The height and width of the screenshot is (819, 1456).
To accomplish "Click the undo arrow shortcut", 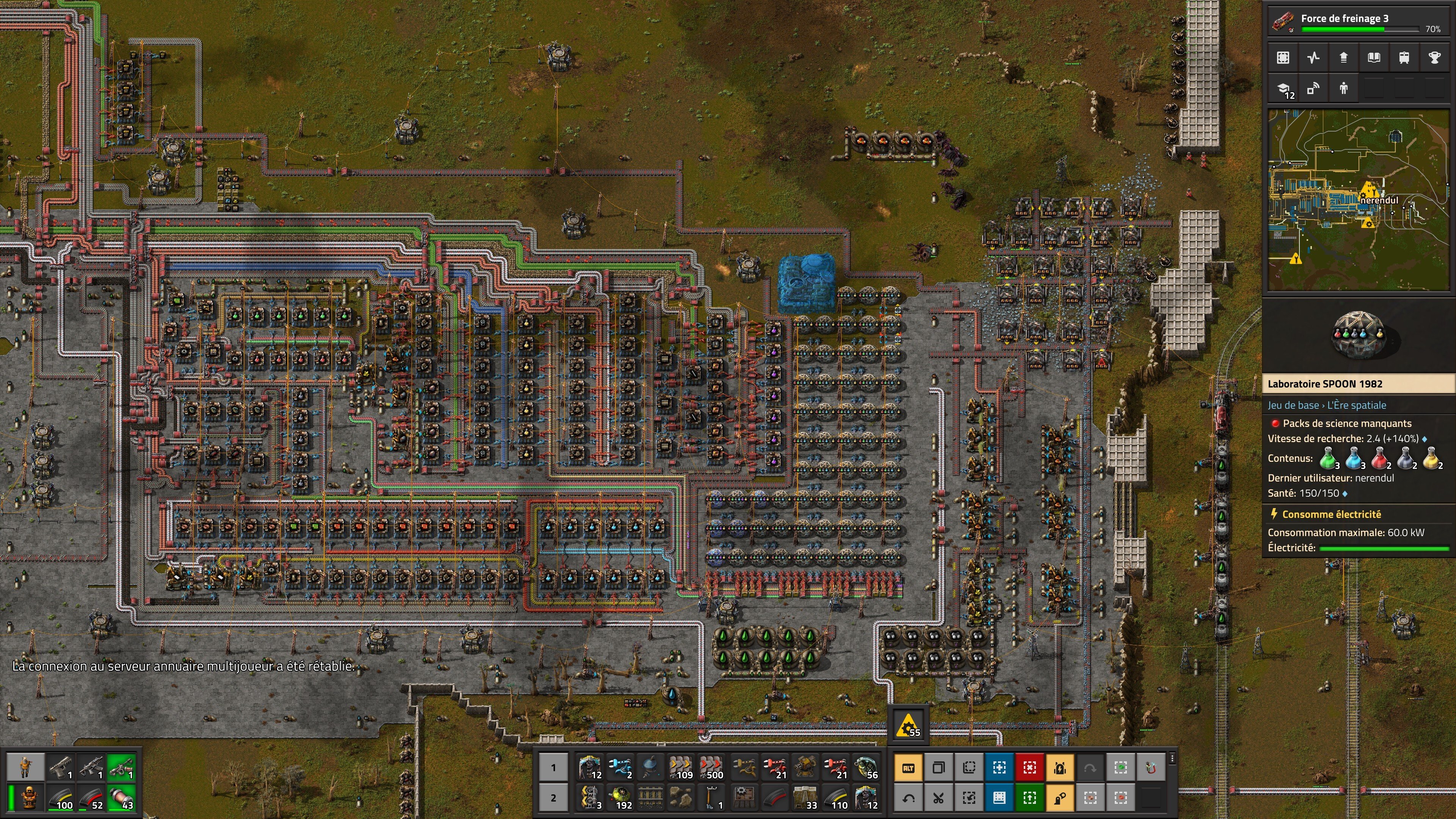I will [x=908, y=797].
